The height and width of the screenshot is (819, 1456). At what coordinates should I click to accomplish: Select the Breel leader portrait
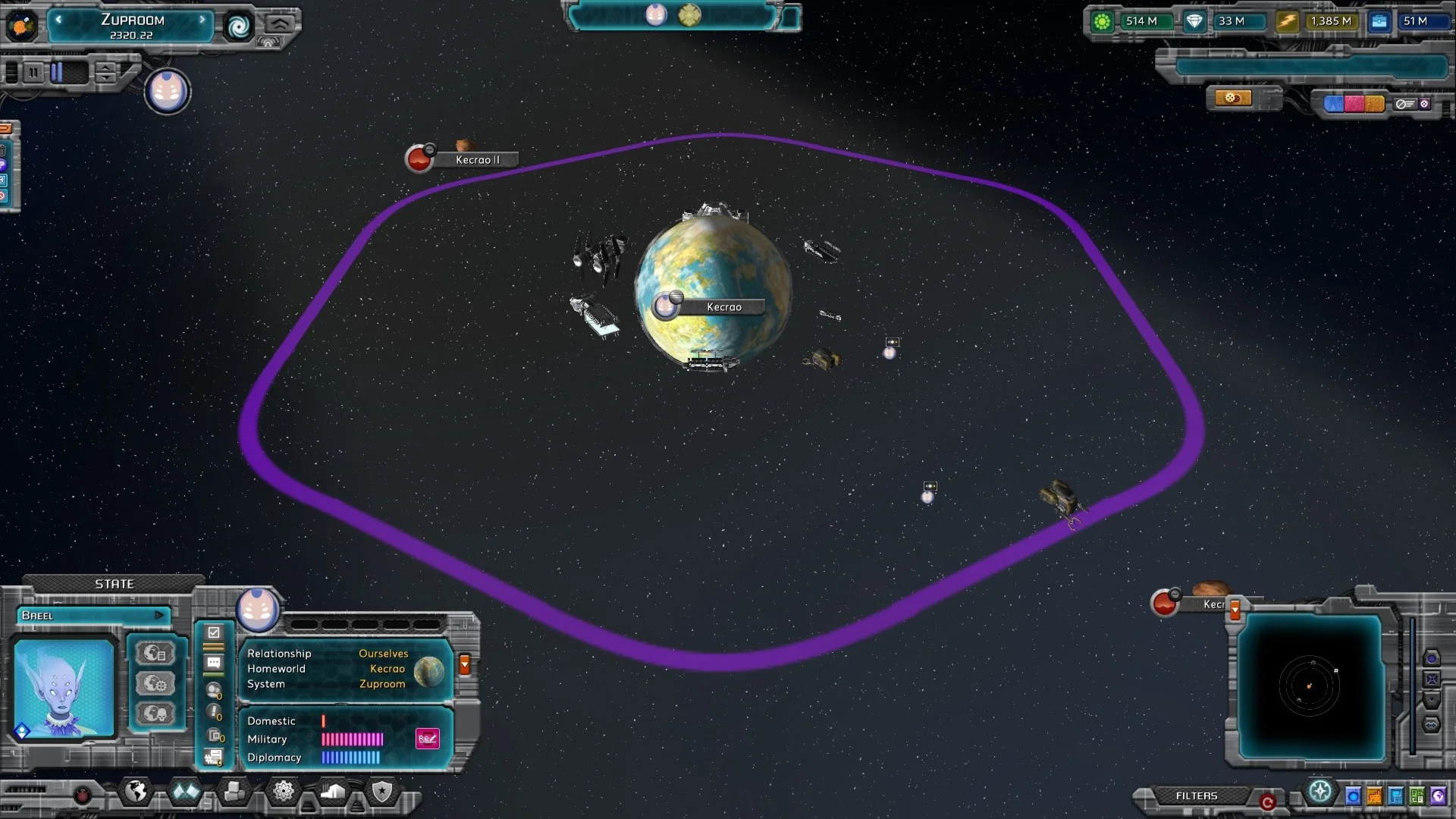[64, 688]
